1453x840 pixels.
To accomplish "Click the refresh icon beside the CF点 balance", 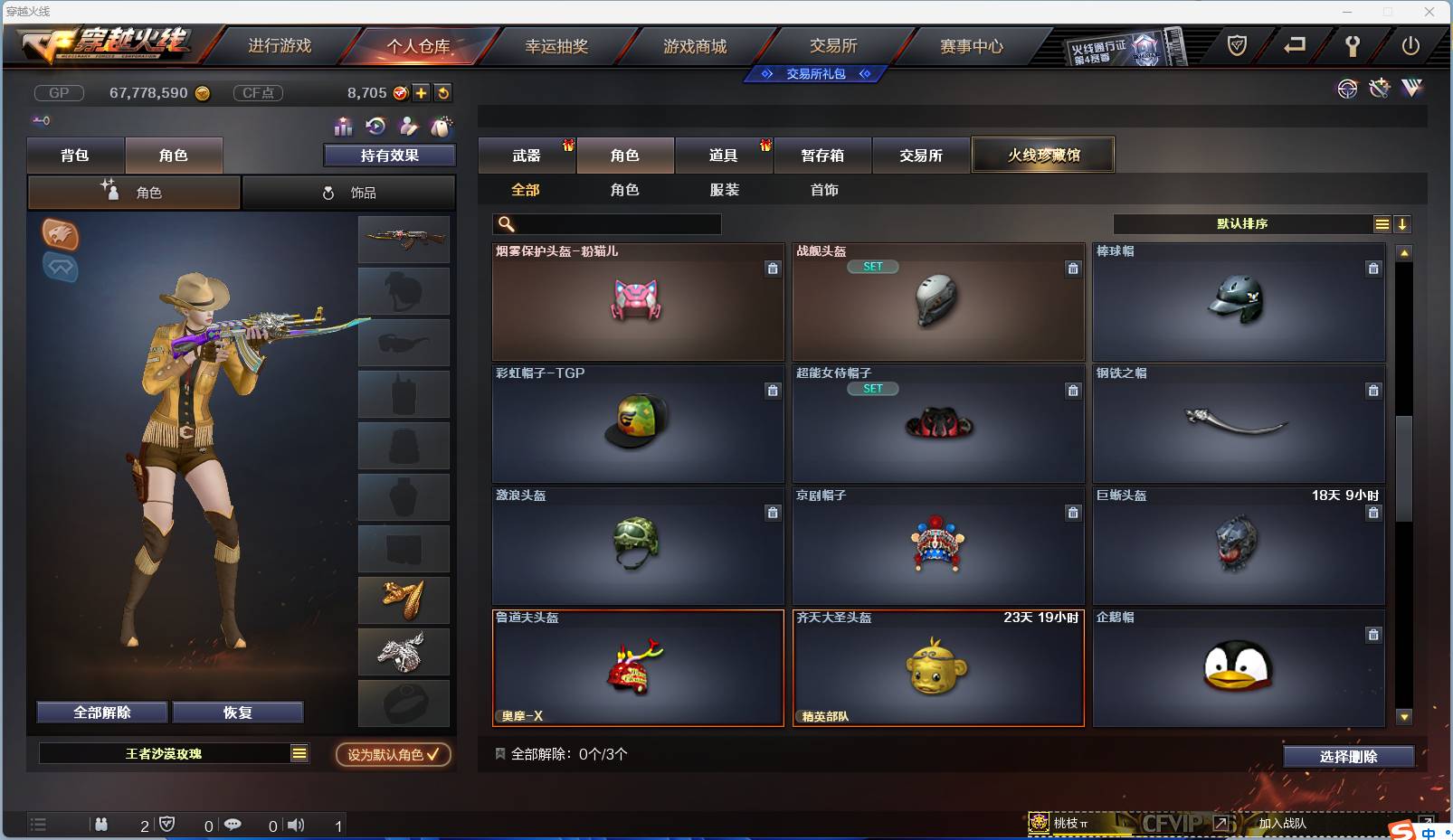I will click(443, 92).
